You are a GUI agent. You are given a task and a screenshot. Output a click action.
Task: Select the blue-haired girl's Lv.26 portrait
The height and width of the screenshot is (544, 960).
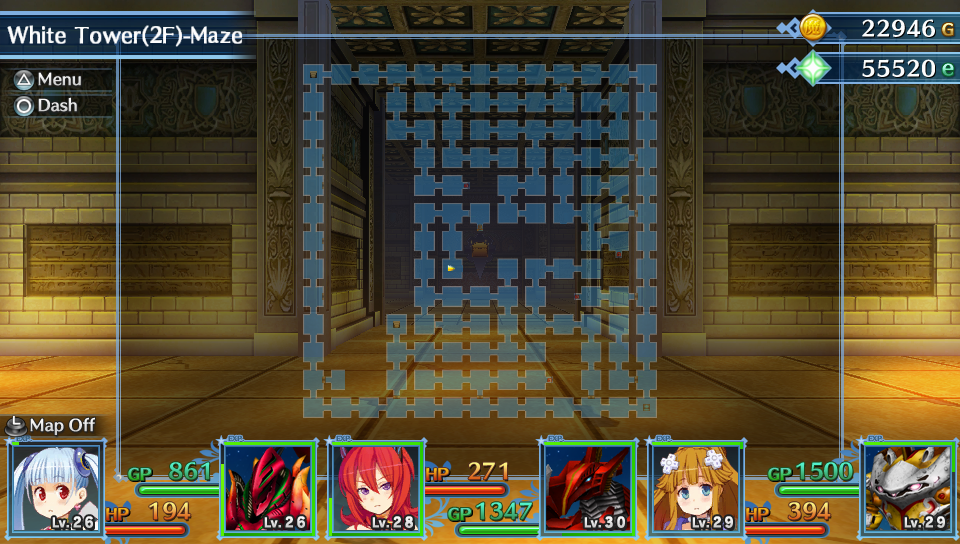pyautogui.click(x=56, y=487)
